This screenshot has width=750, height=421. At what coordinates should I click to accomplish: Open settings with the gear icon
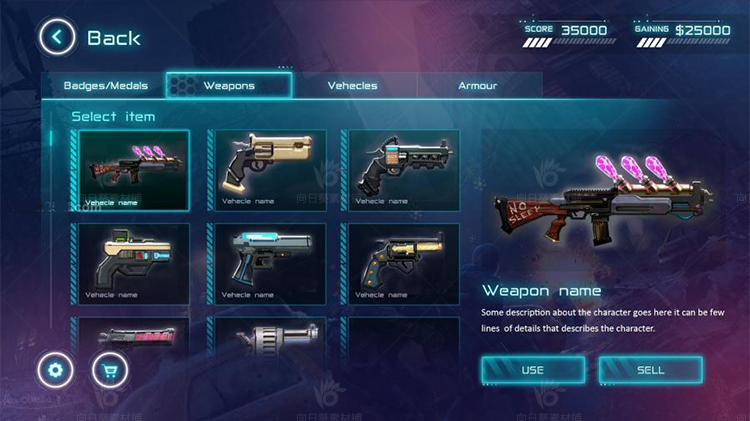point(55,371)
